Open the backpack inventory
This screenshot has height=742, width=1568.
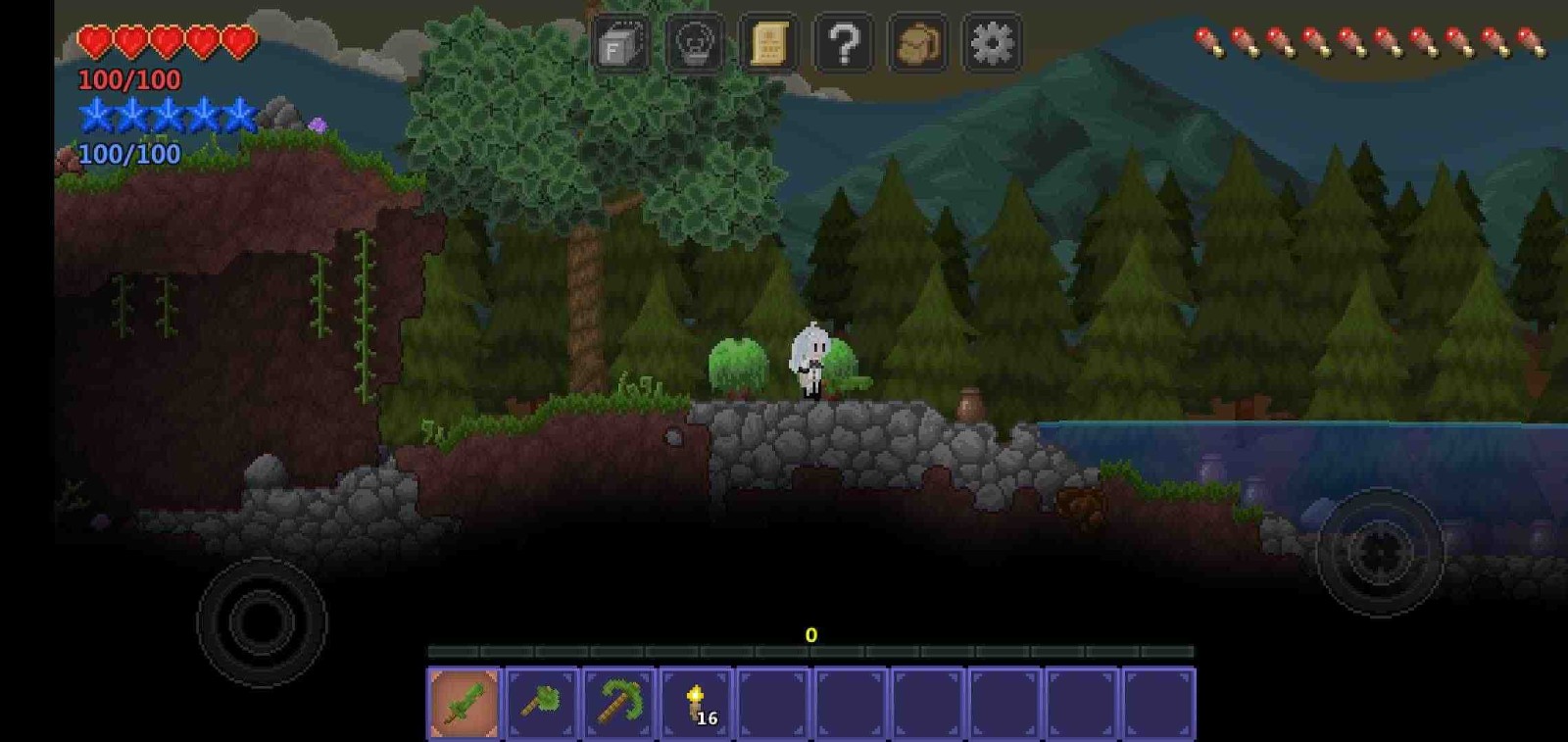pyautogui.click(x=918, y=44)
